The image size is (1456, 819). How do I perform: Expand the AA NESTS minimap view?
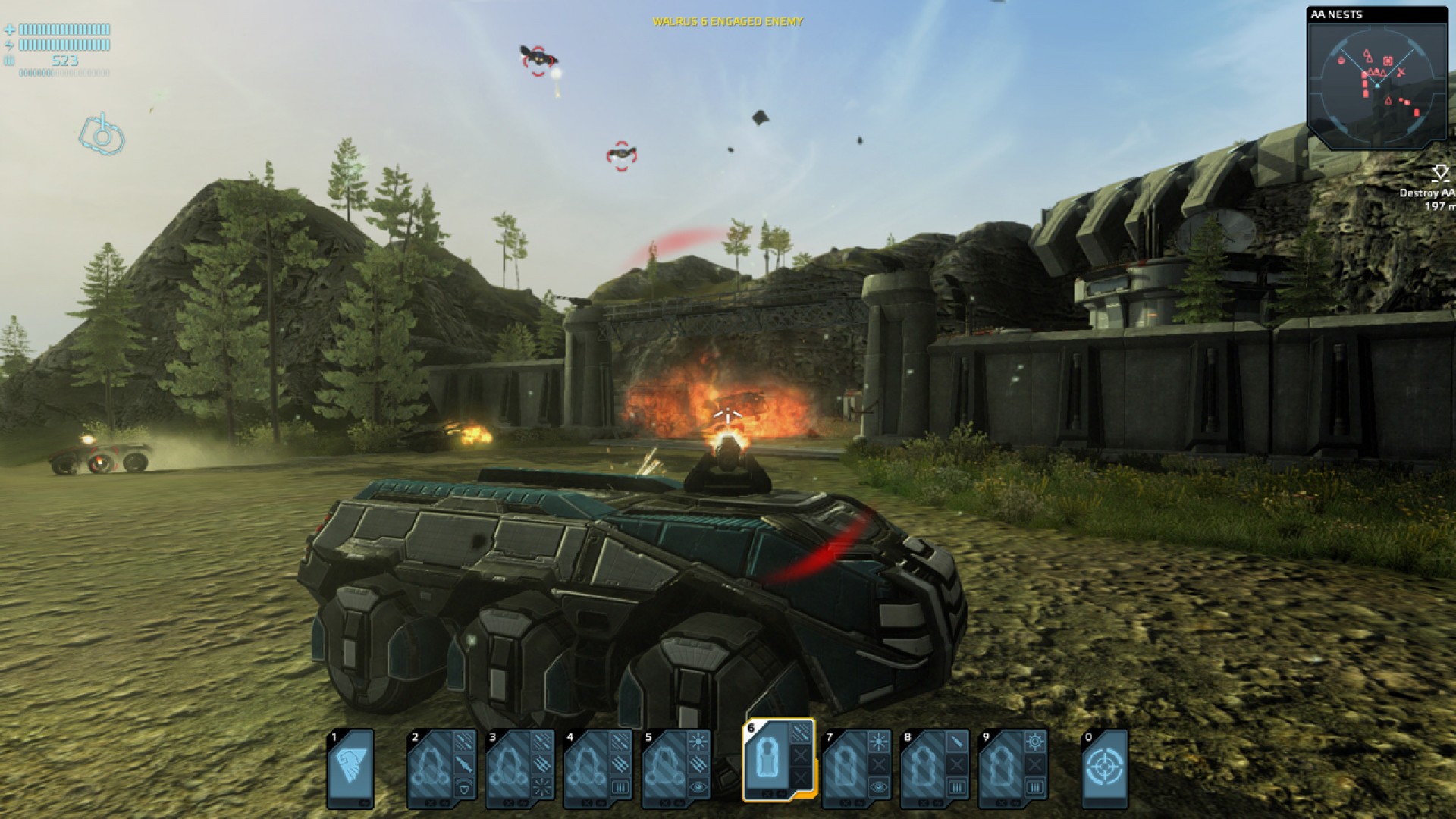[x=1376, y=83]
